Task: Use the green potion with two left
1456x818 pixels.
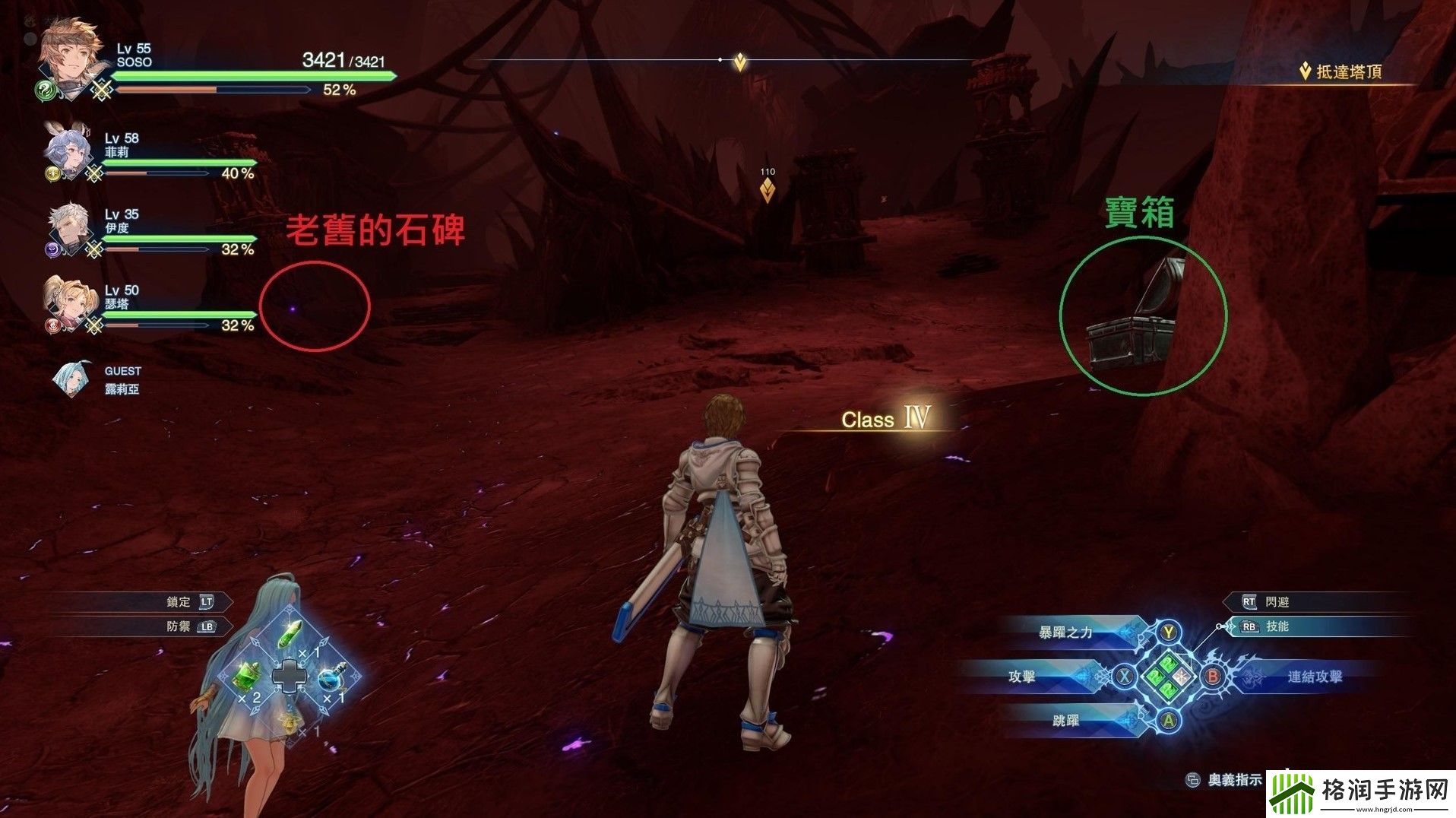Action: coord(248,675)
